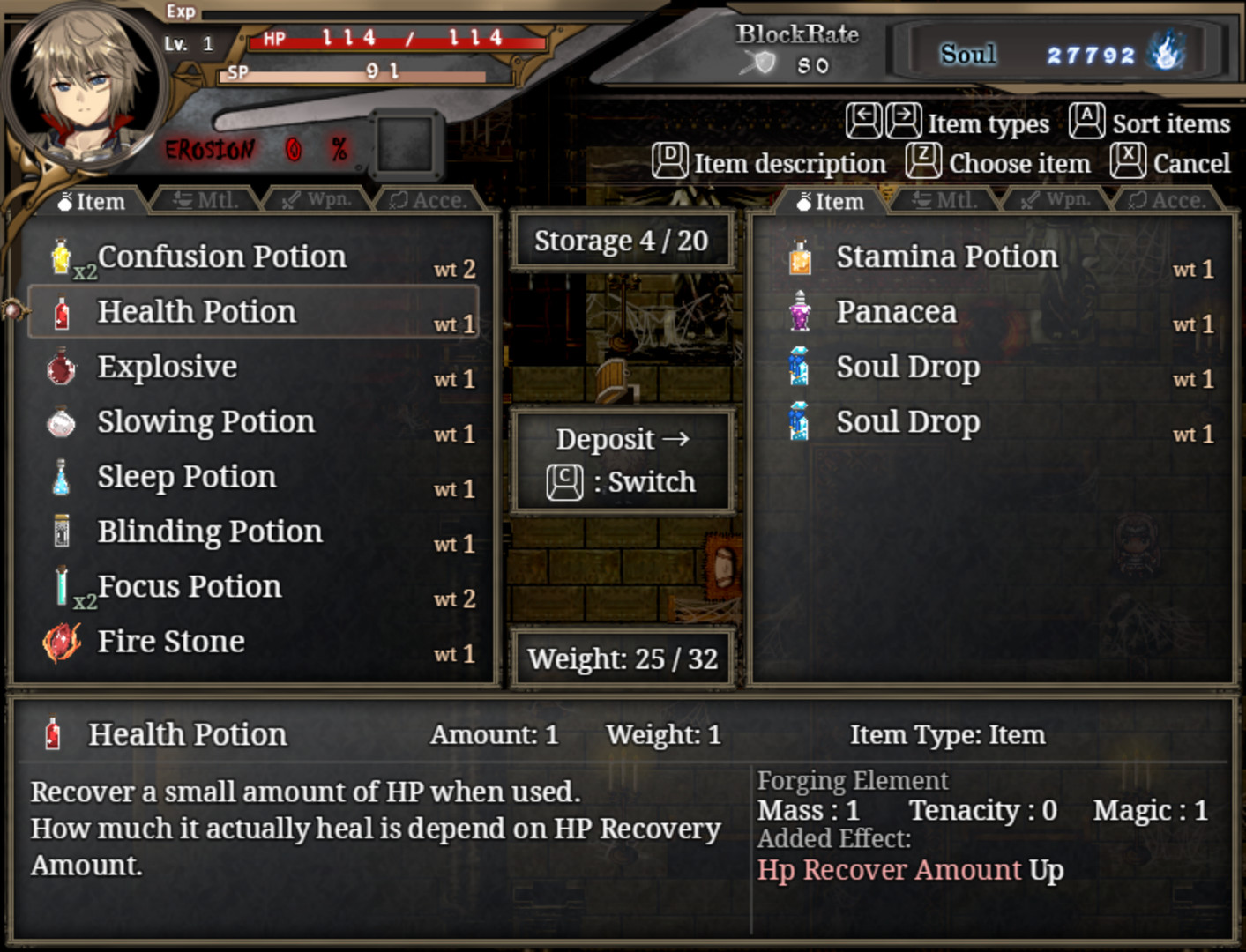Show the inventory Acce. tab

click(429, 201)
